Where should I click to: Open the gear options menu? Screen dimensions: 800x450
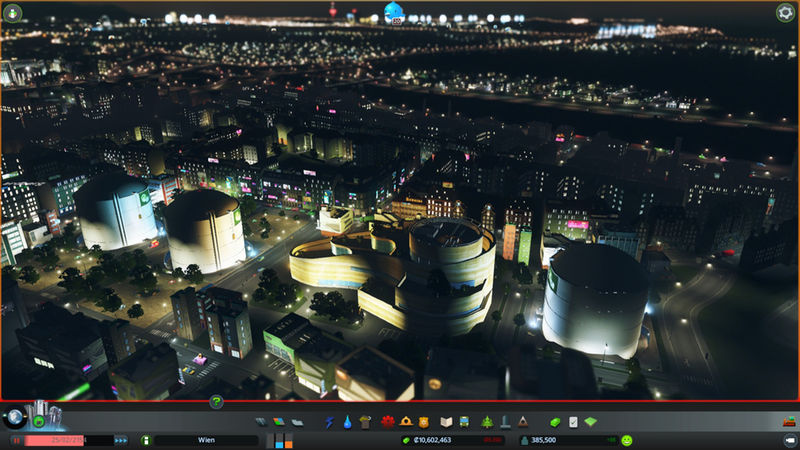785,13
